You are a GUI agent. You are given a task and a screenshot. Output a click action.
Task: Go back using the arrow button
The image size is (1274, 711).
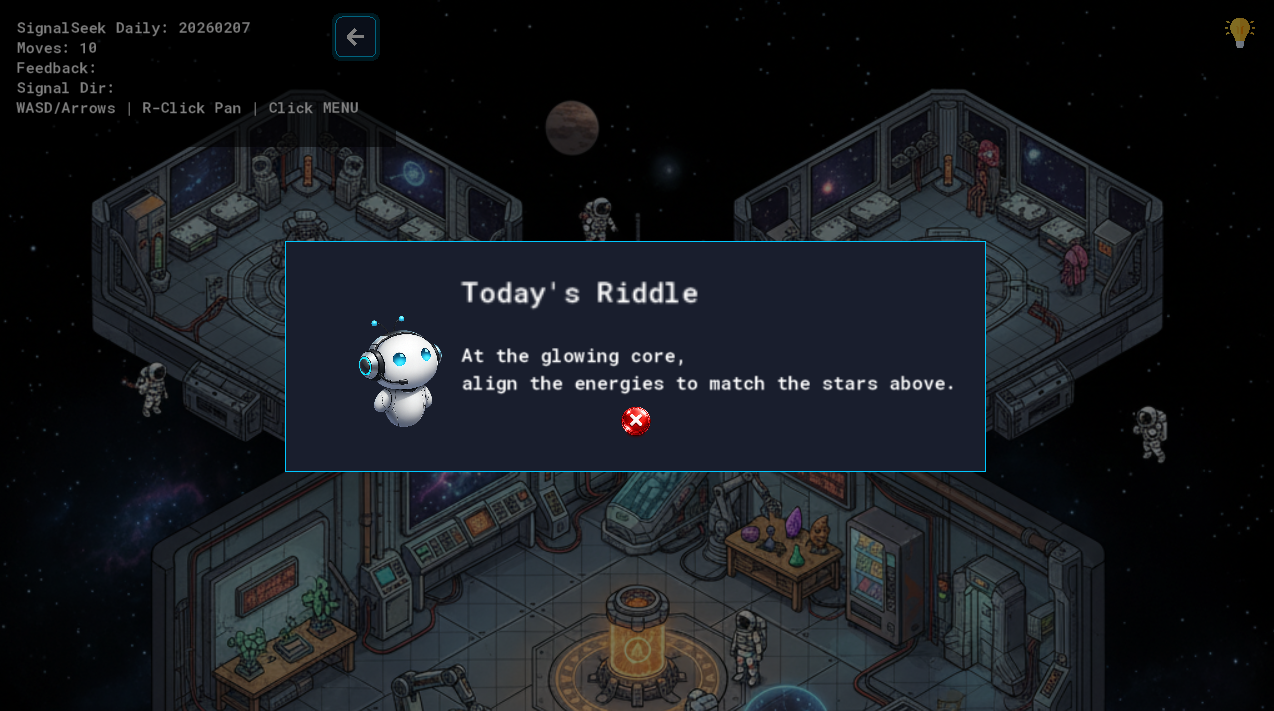coord(355,37)
